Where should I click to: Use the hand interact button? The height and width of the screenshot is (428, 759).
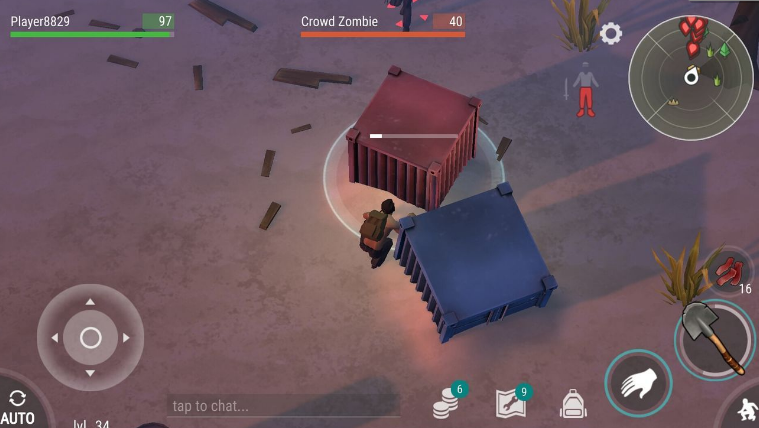coord(637,383)
